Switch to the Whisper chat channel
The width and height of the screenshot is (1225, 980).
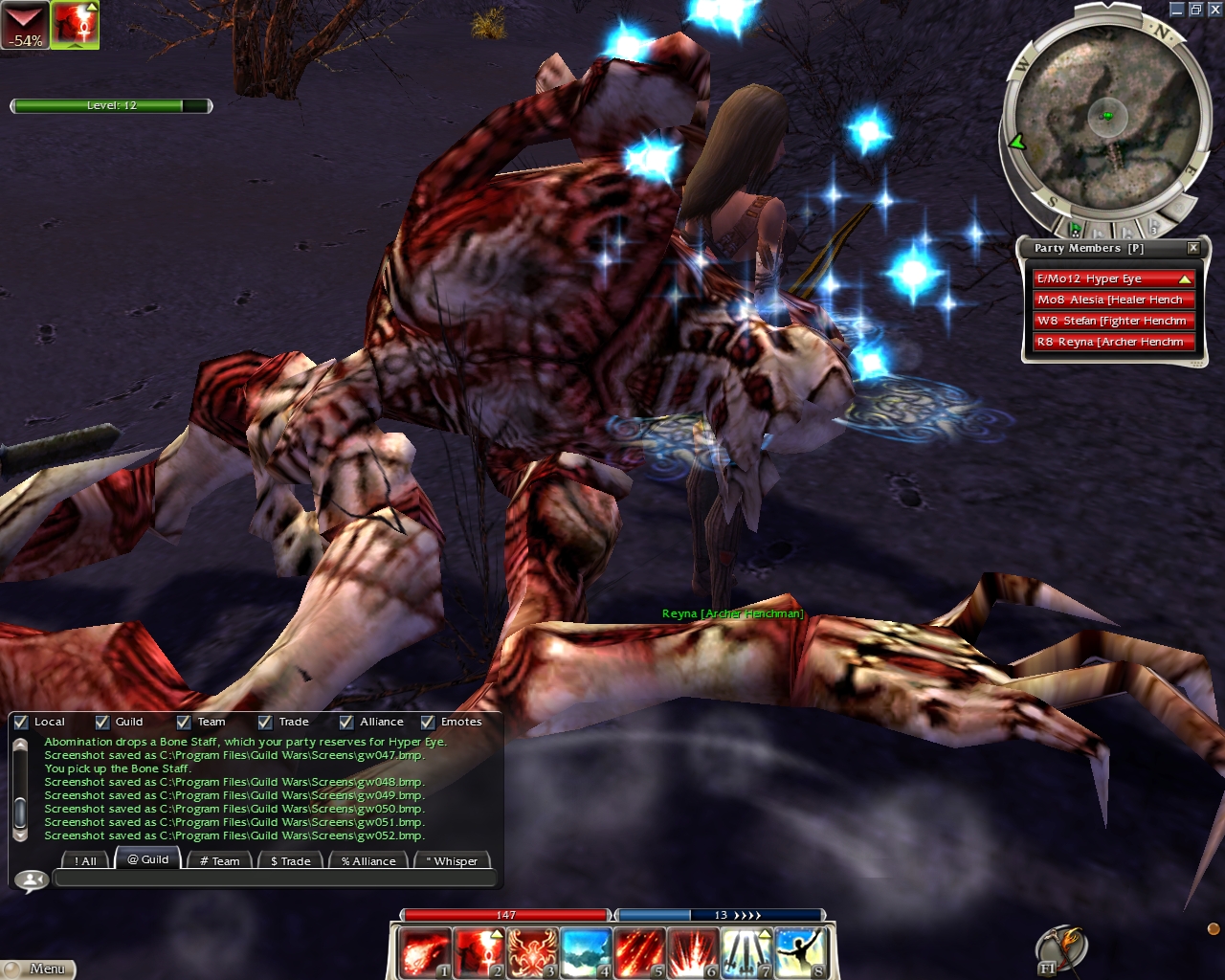(452, 861)
